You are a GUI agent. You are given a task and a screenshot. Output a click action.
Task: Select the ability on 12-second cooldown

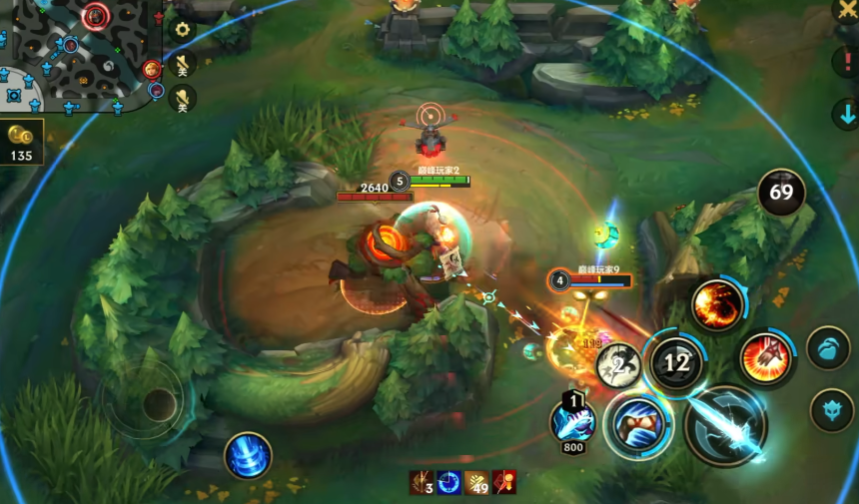(x=676, y=363)
